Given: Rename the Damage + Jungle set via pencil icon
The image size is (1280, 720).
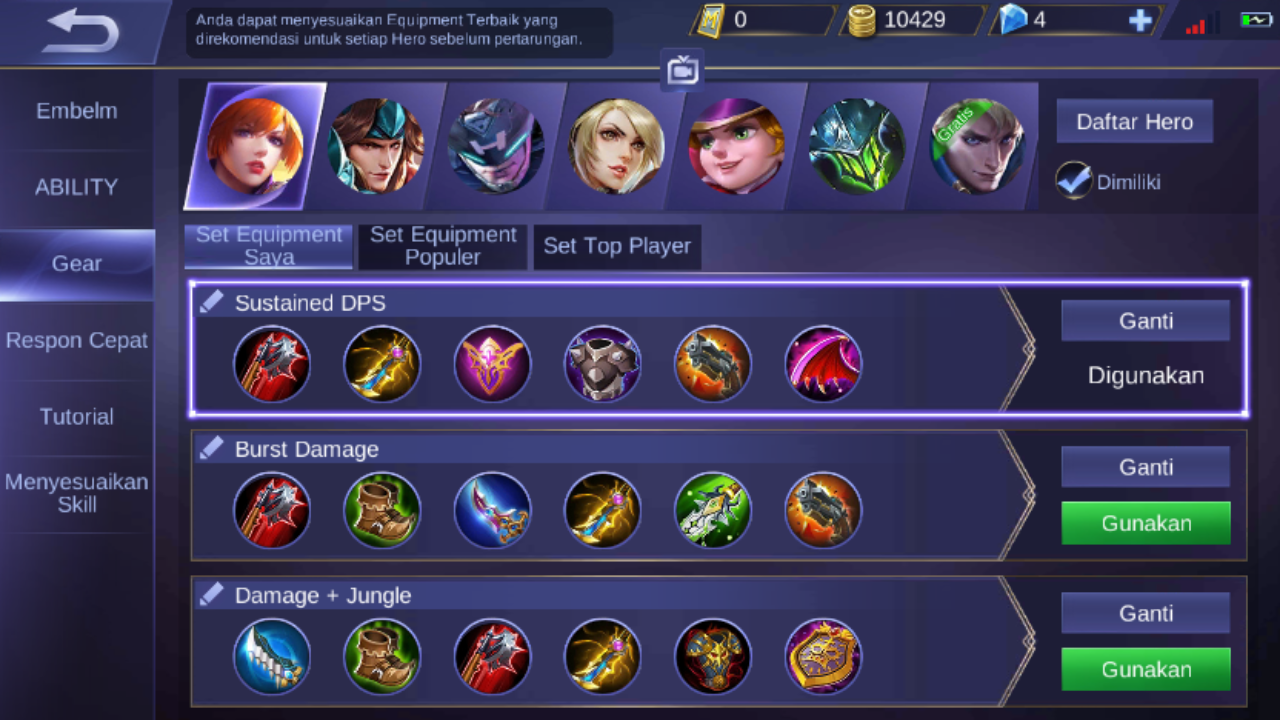Looking at the screenshot, I should (211, 594).
